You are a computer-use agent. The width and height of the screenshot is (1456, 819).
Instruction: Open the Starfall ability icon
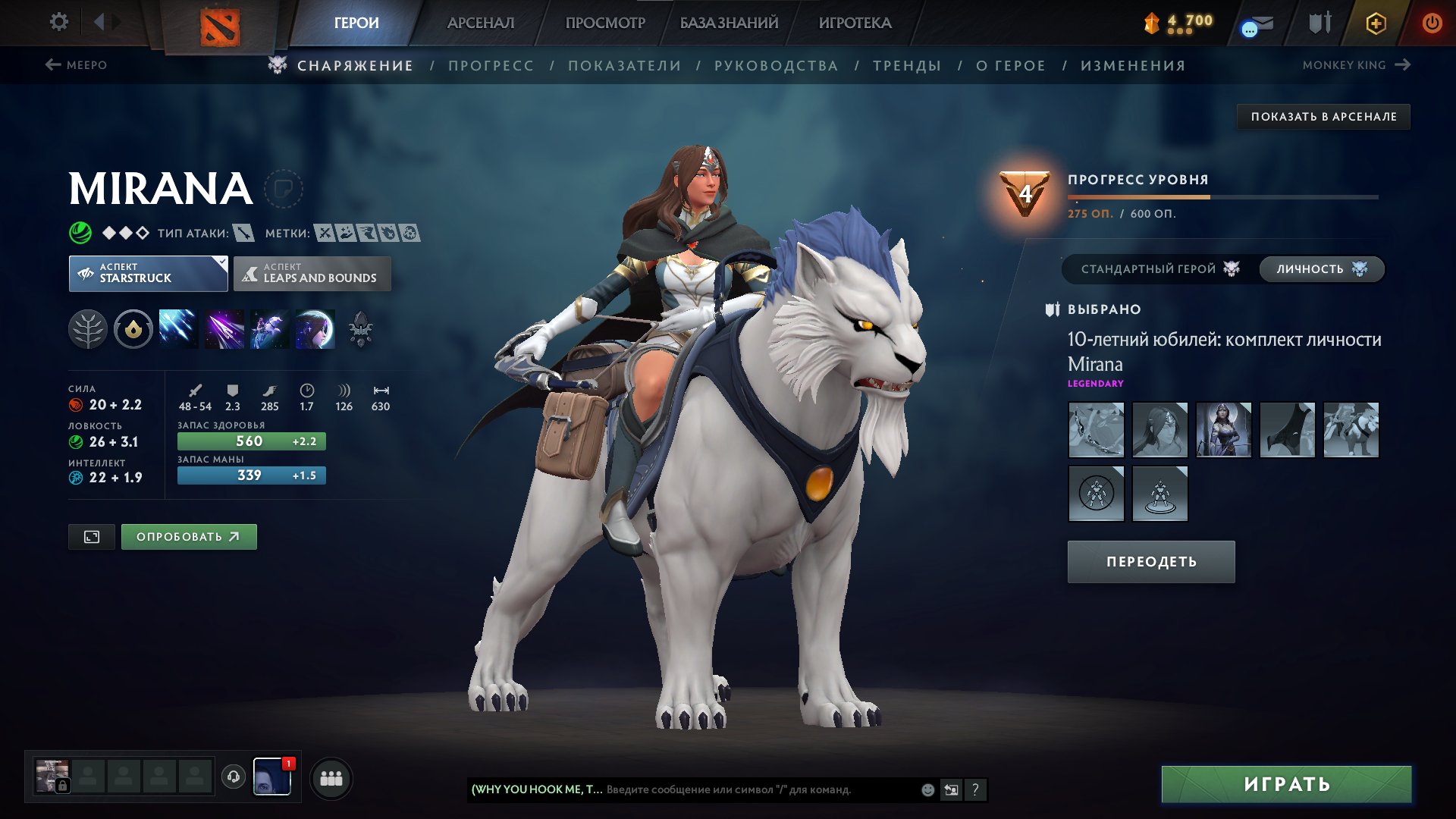pyautogui.click(x=178, y=329)
